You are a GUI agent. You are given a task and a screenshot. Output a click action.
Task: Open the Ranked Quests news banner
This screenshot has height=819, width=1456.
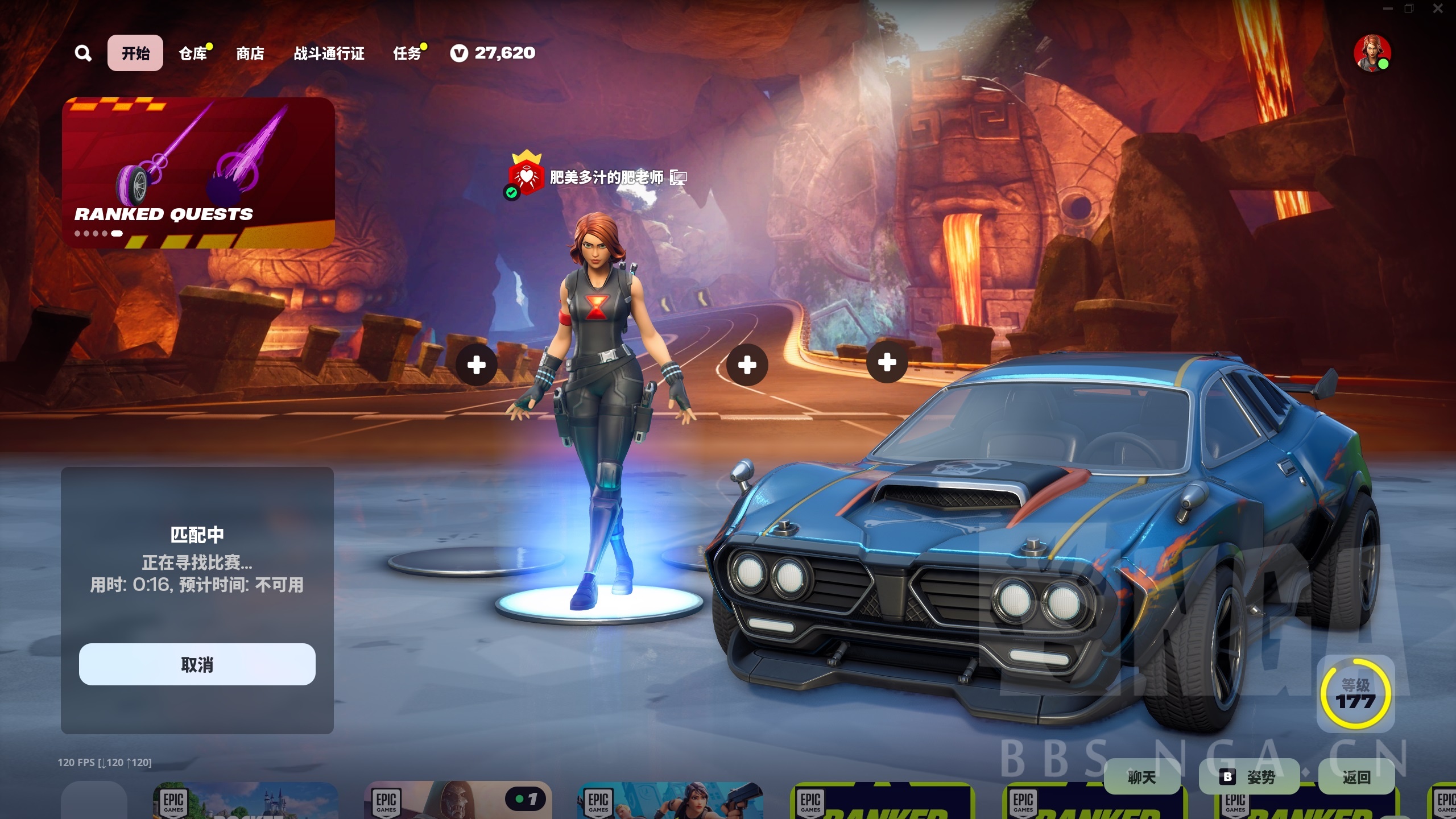[x=198, y=172]
